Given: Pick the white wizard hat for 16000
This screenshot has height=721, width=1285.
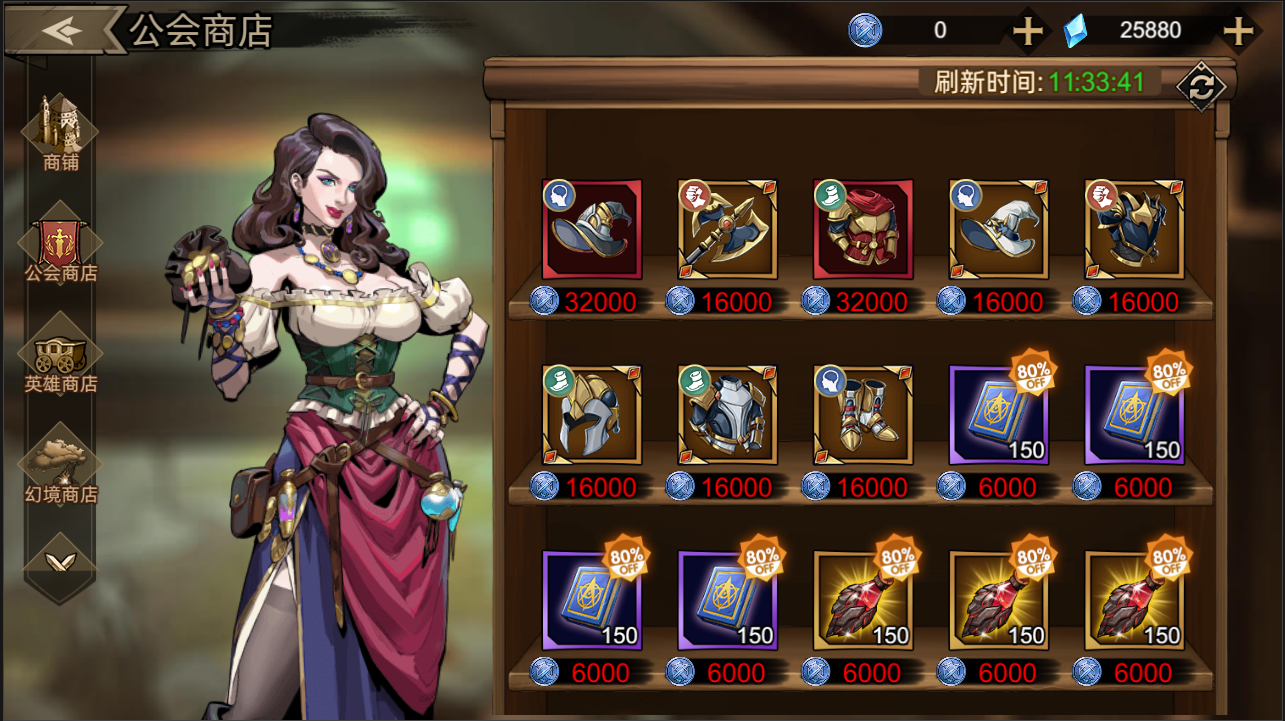Looking at the screenshot, I should pos(998,230).
